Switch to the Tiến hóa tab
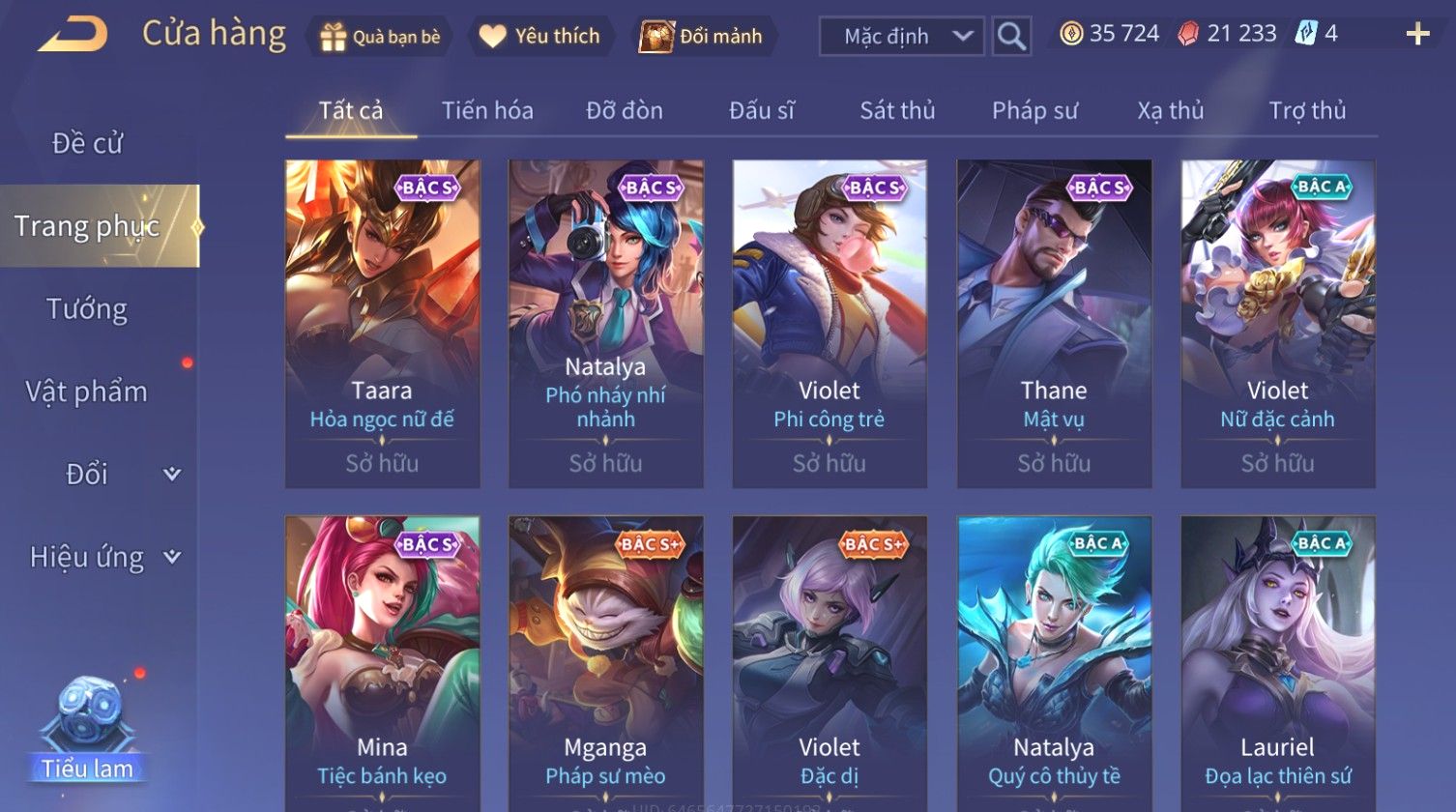The image size is (1456, 812). [487, 110]
